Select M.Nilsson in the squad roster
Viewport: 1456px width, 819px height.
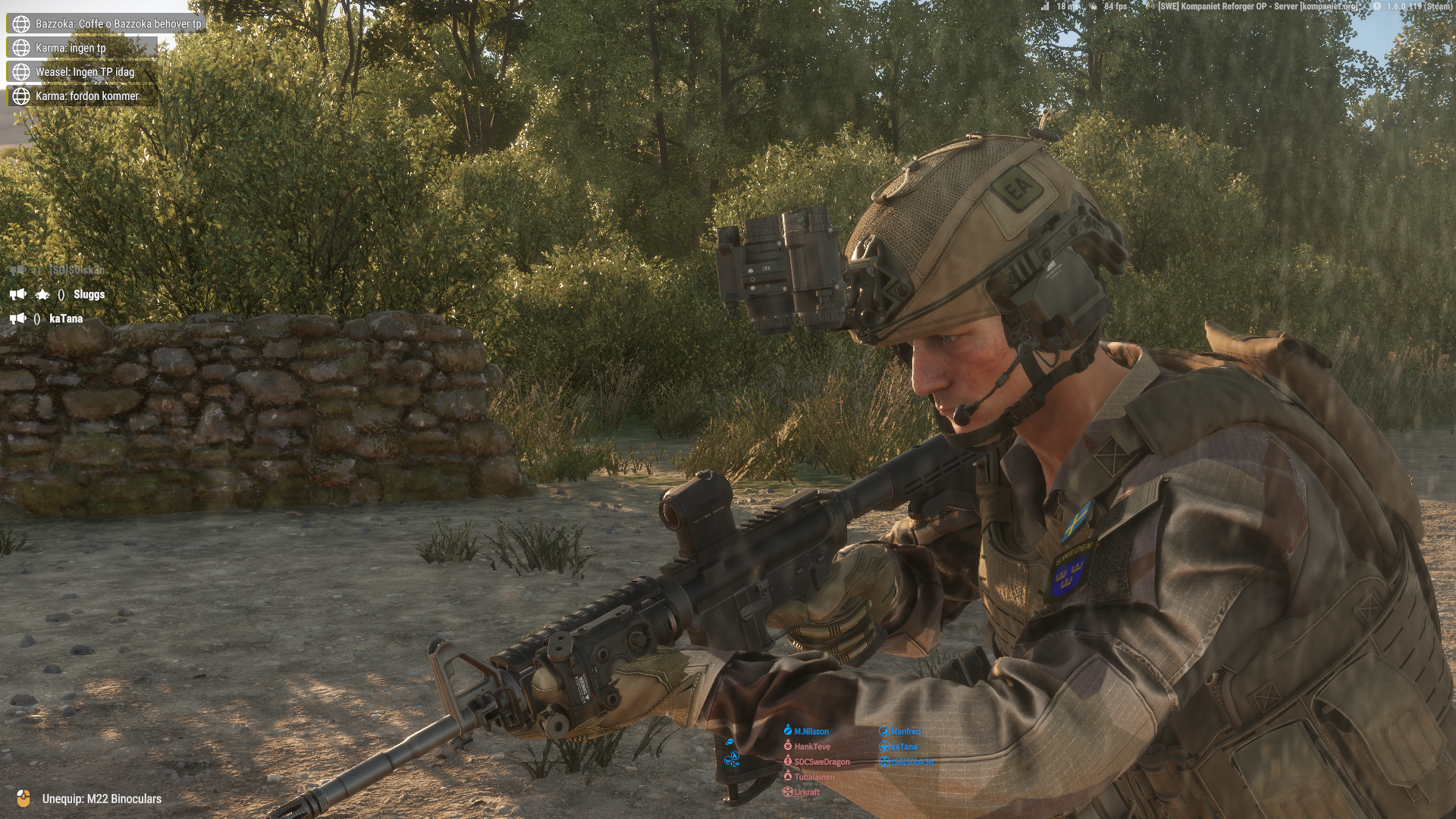tap(811, 732)
